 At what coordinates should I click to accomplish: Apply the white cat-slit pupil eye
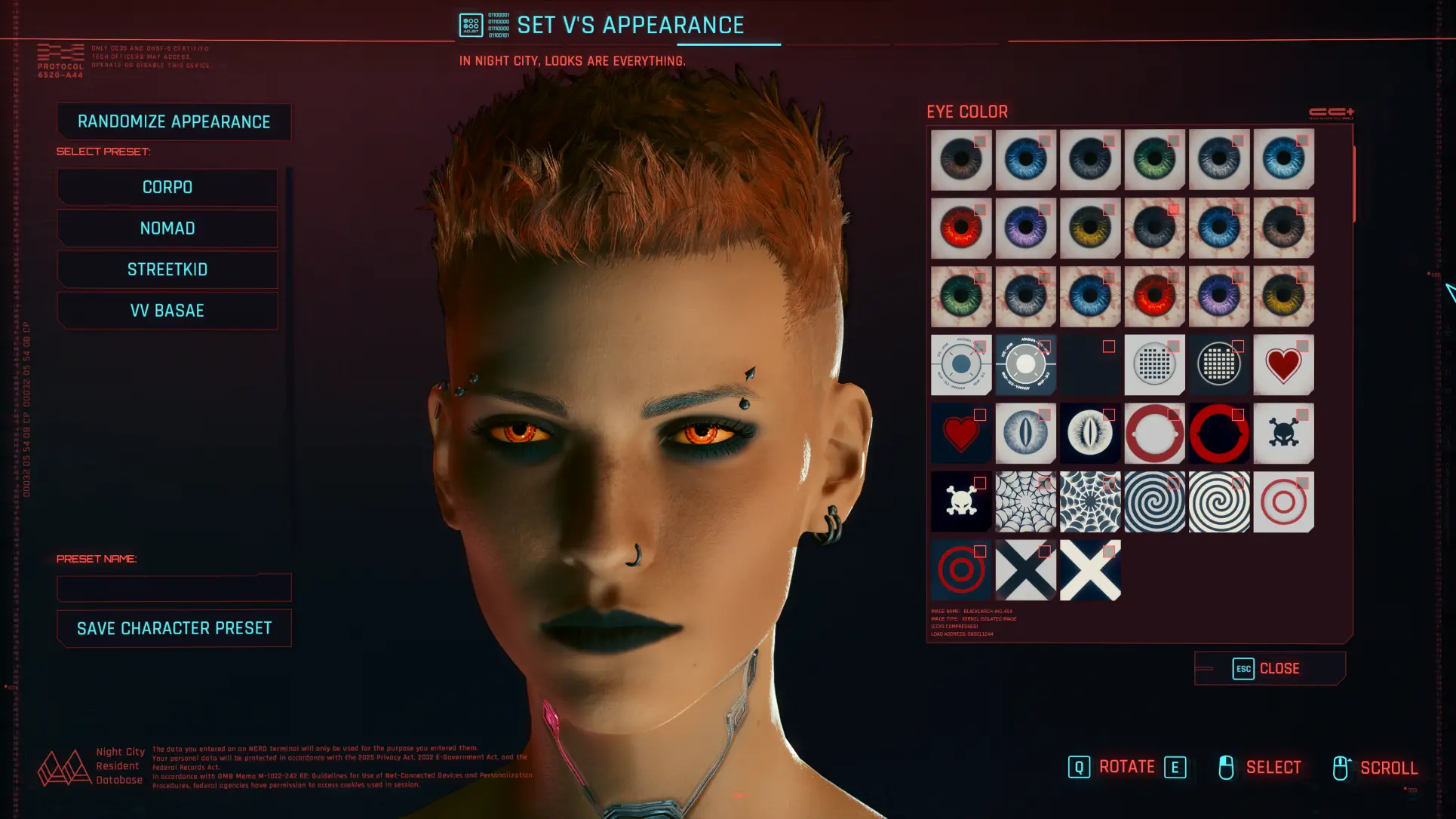(1025, 434)
